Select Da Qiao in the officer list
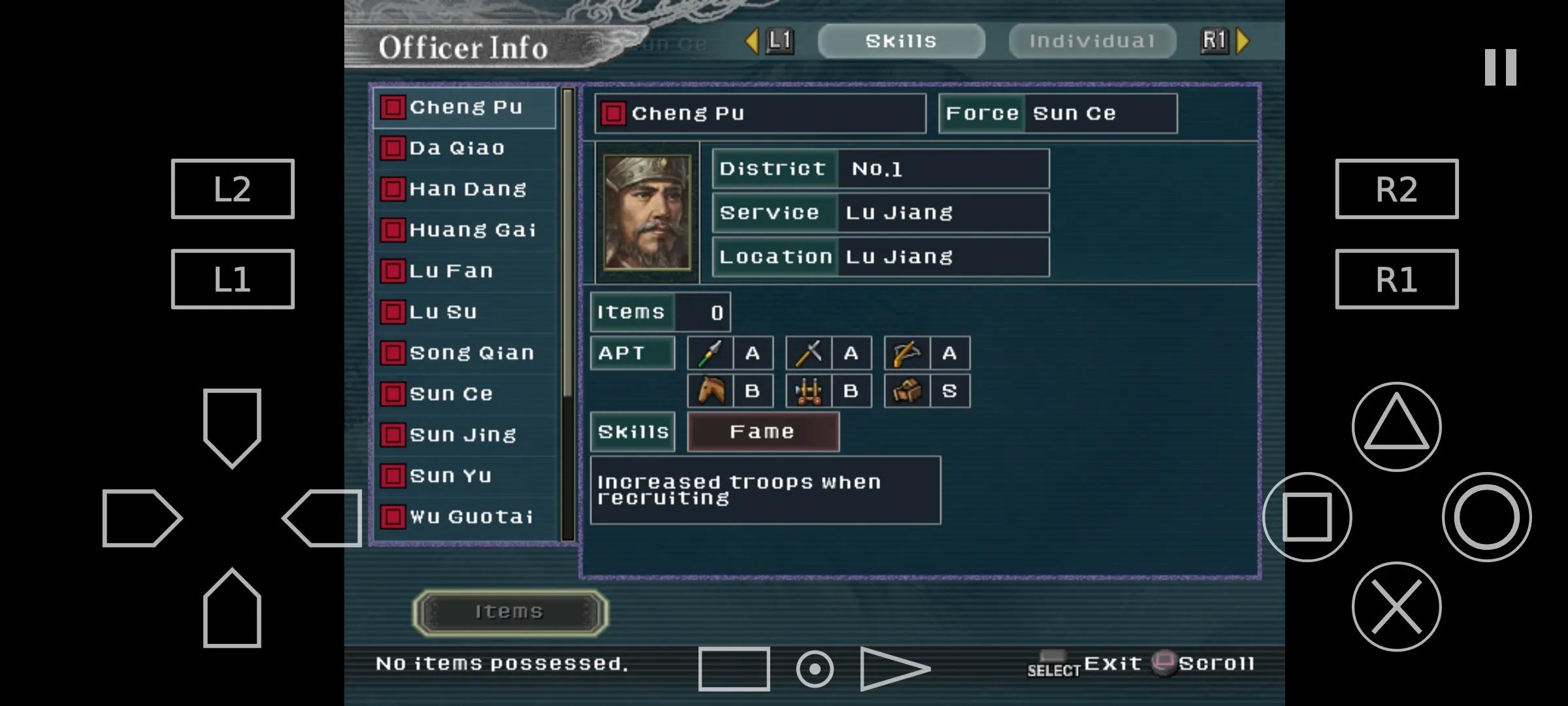Viewport: 1568px width, 706px height. pos(465,148)
